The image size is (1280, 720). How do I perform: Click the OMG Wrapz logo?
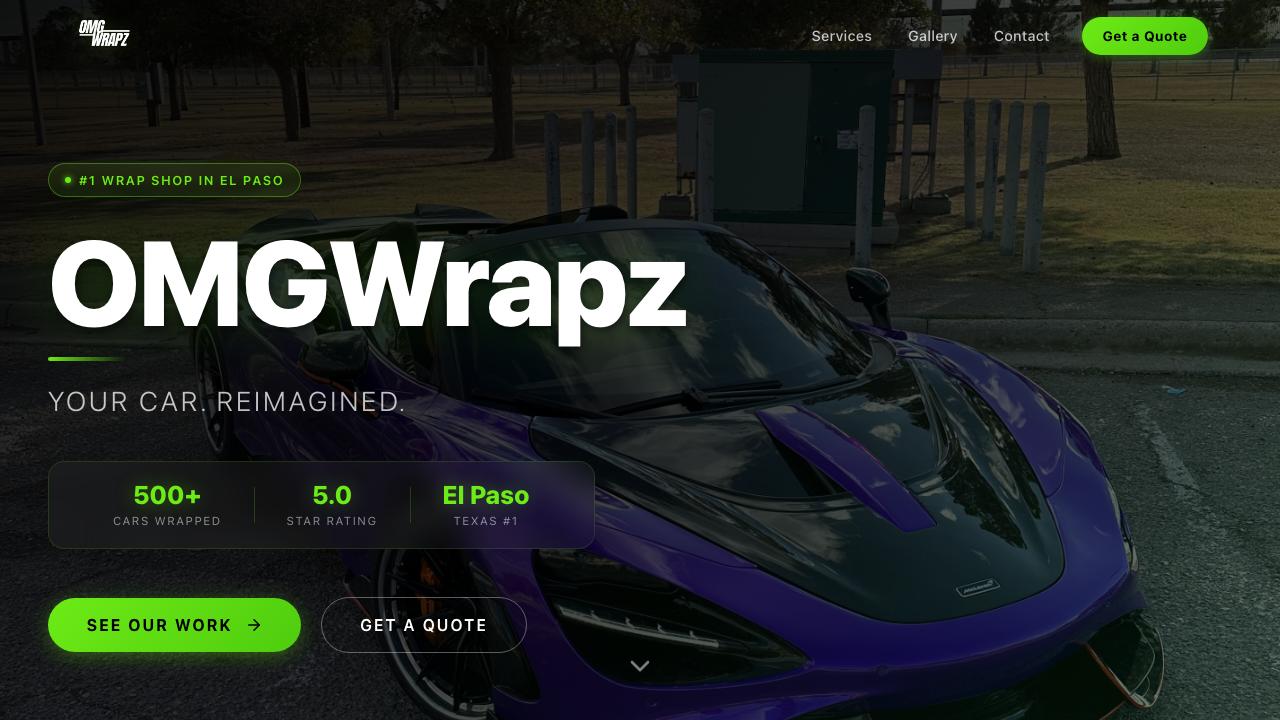(104, 34)
